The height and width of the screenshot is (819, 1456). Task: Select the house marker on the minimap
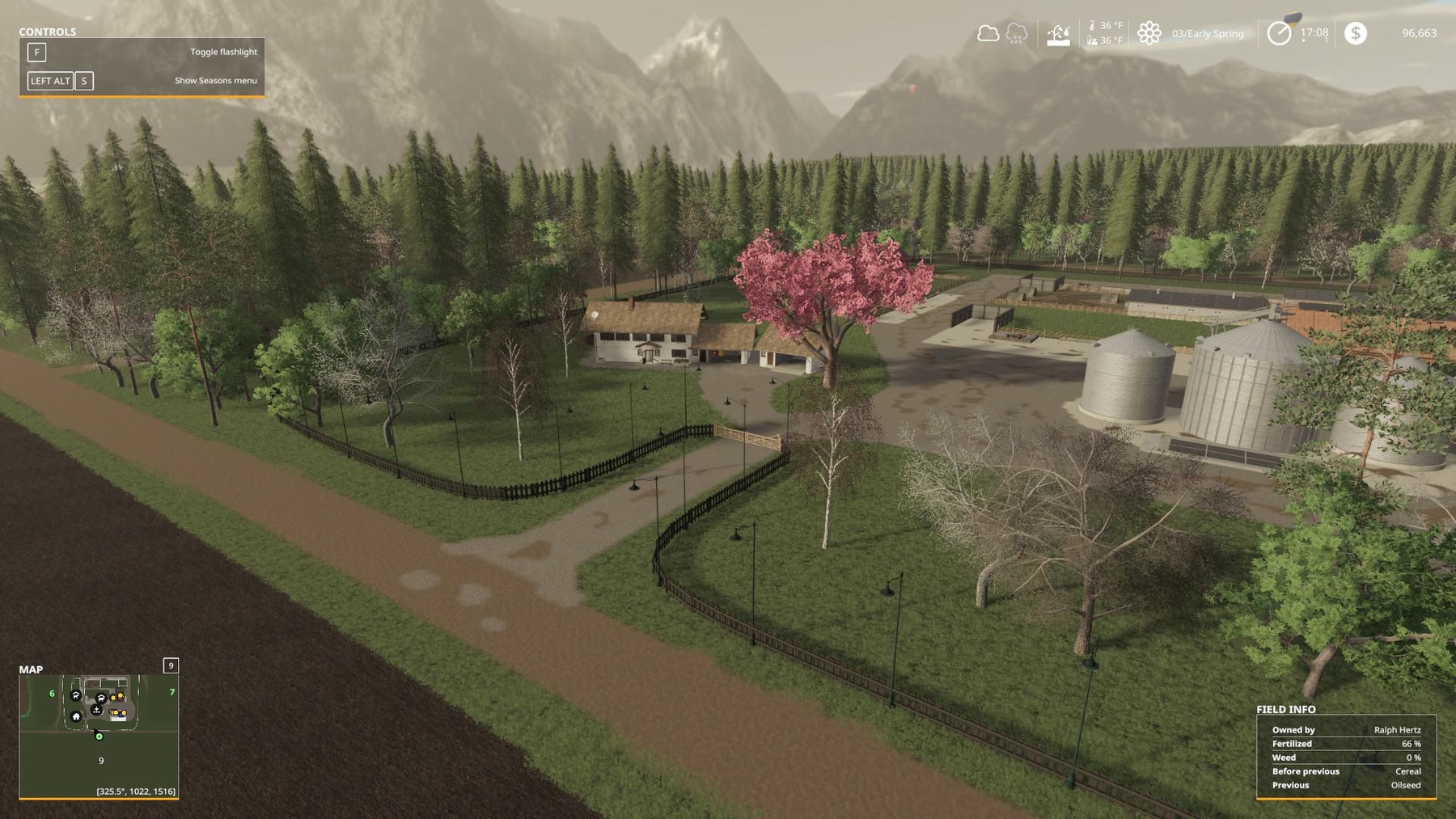[x=76, y=716]
